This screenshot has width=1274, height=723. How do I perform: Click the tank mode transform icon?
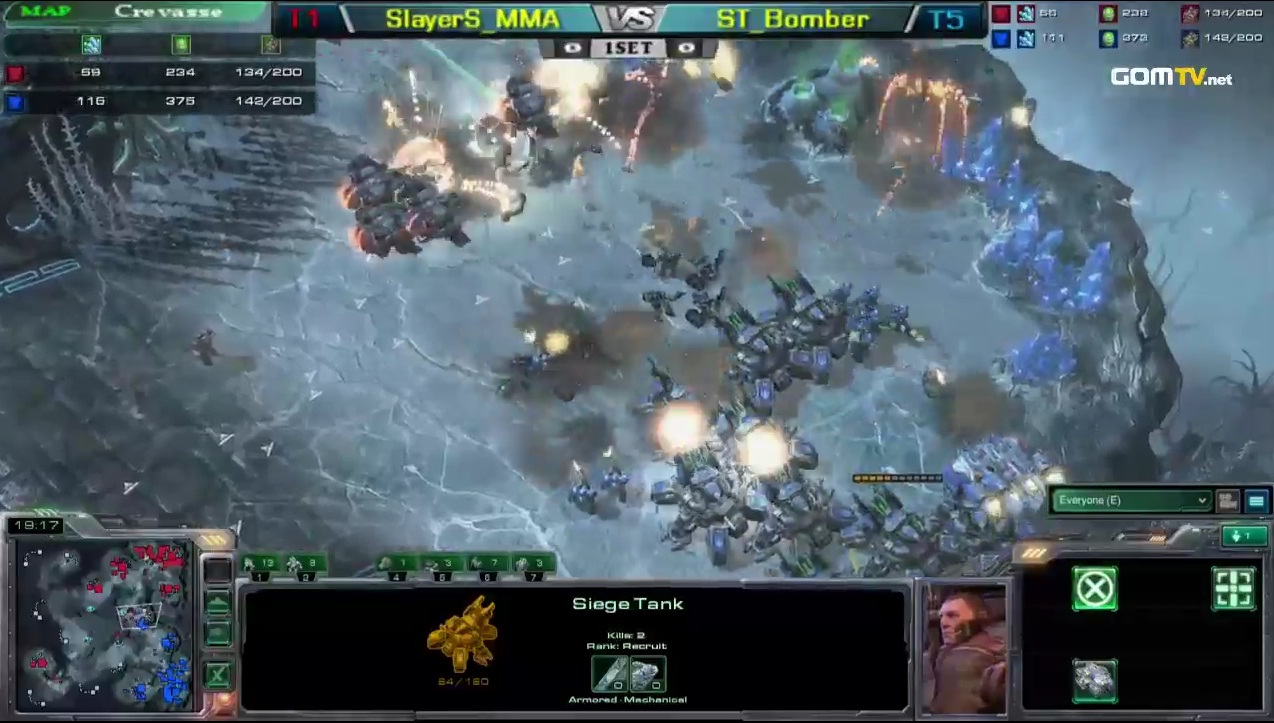[x=1094, y=679]
